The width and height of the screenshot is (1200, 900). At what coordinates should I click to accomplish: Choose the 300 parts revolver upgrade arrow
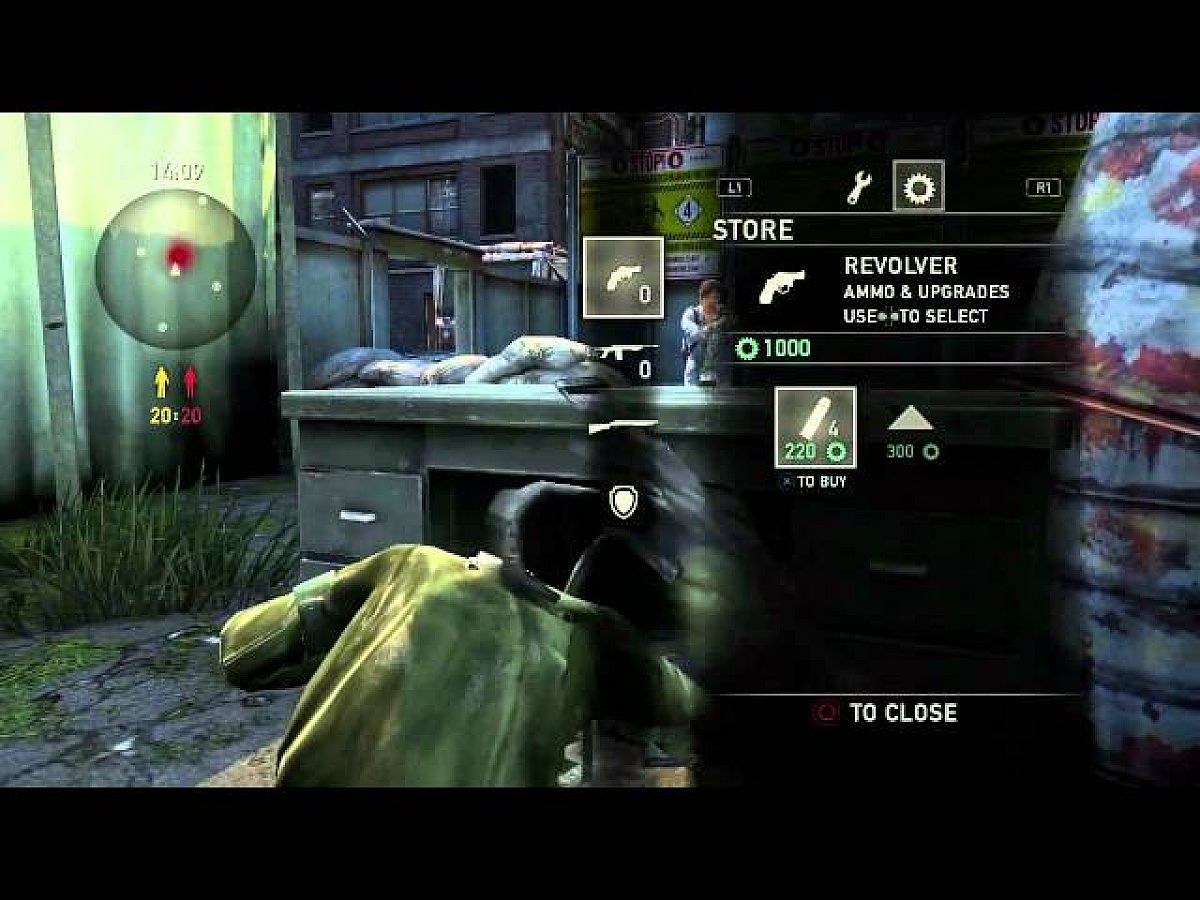[912, 419]
